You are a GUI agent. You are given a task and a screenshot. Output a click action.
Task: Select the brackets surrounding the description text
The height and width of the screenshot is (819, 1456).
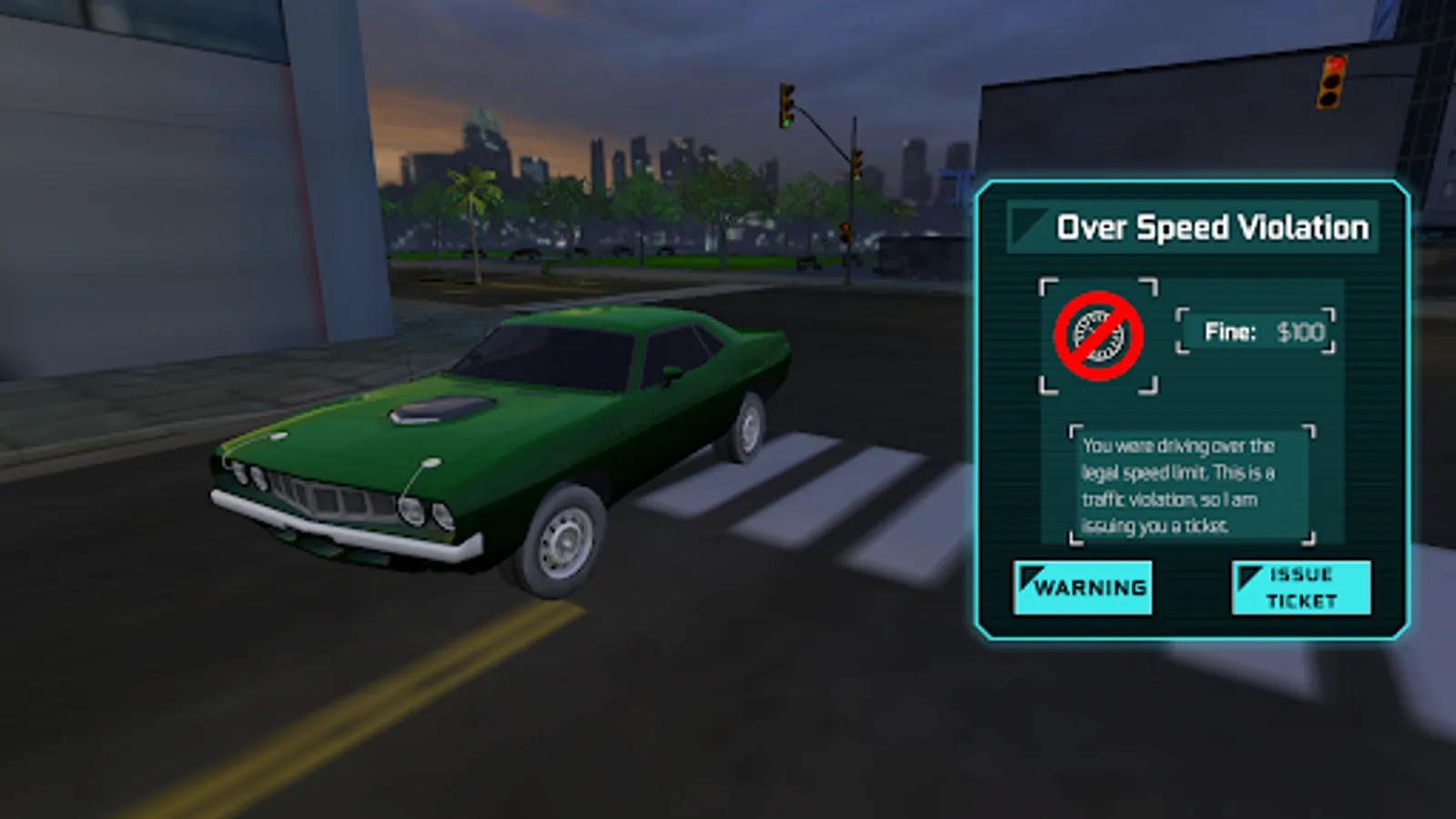point(1076,428)
